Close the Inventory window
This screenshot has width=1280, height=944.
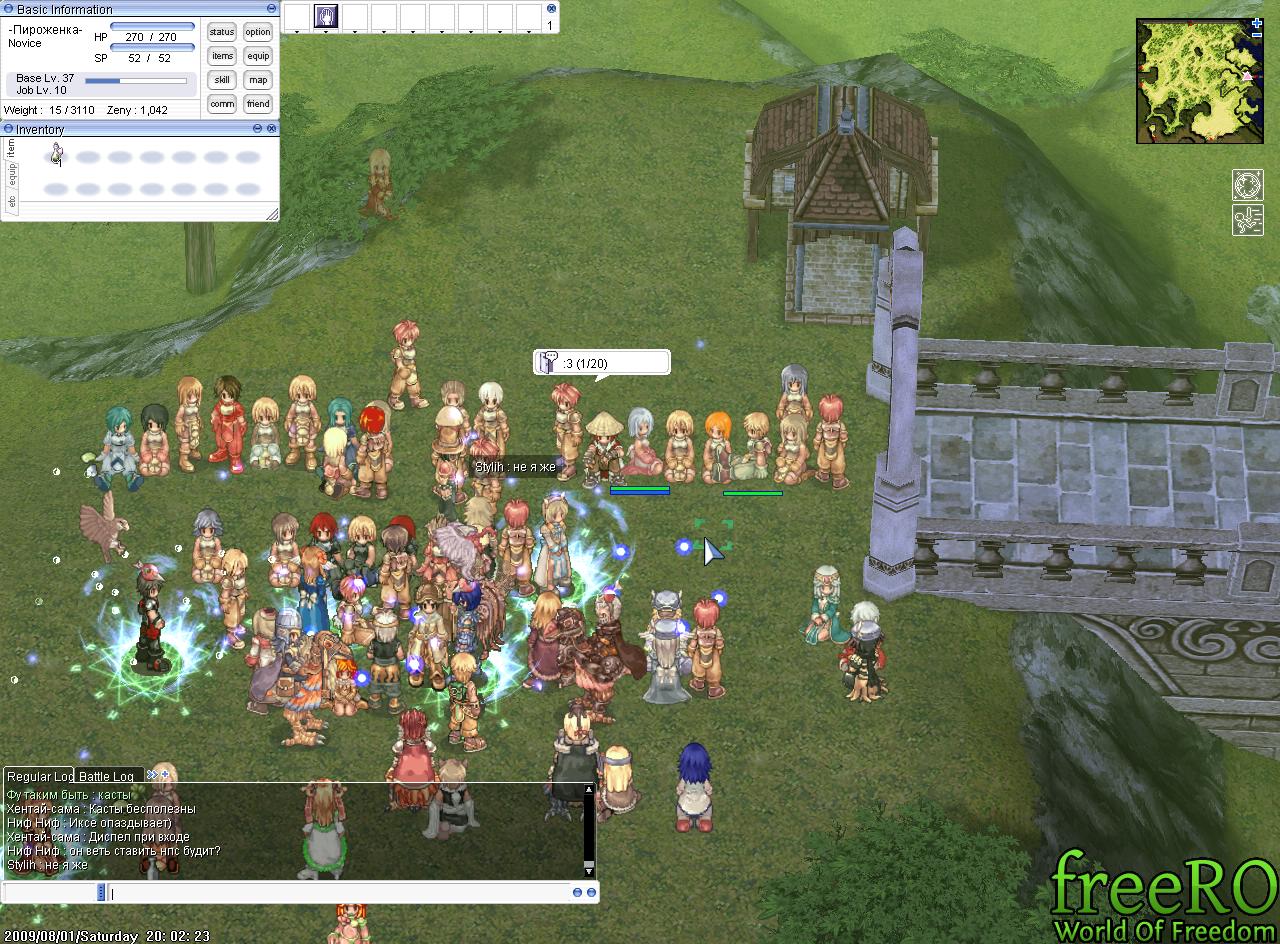tap(271, 129)
